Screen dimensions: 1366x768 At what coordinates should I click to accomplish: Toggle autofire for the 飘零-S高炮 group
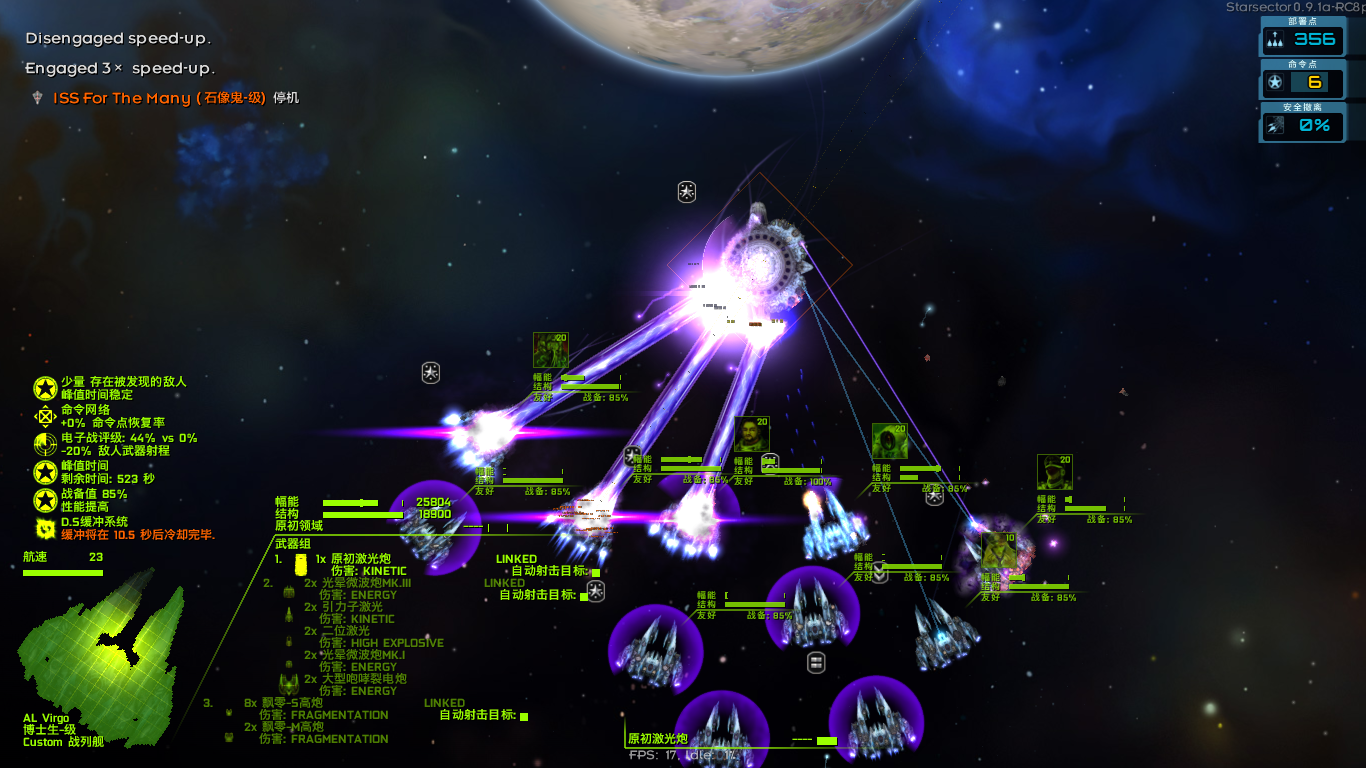pos(524,716)
